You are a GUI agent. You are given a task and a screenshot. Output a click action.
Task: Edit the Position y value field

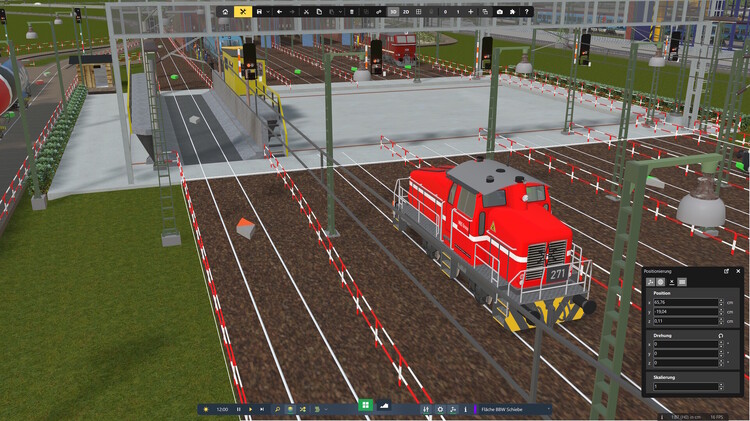point(685,311)
